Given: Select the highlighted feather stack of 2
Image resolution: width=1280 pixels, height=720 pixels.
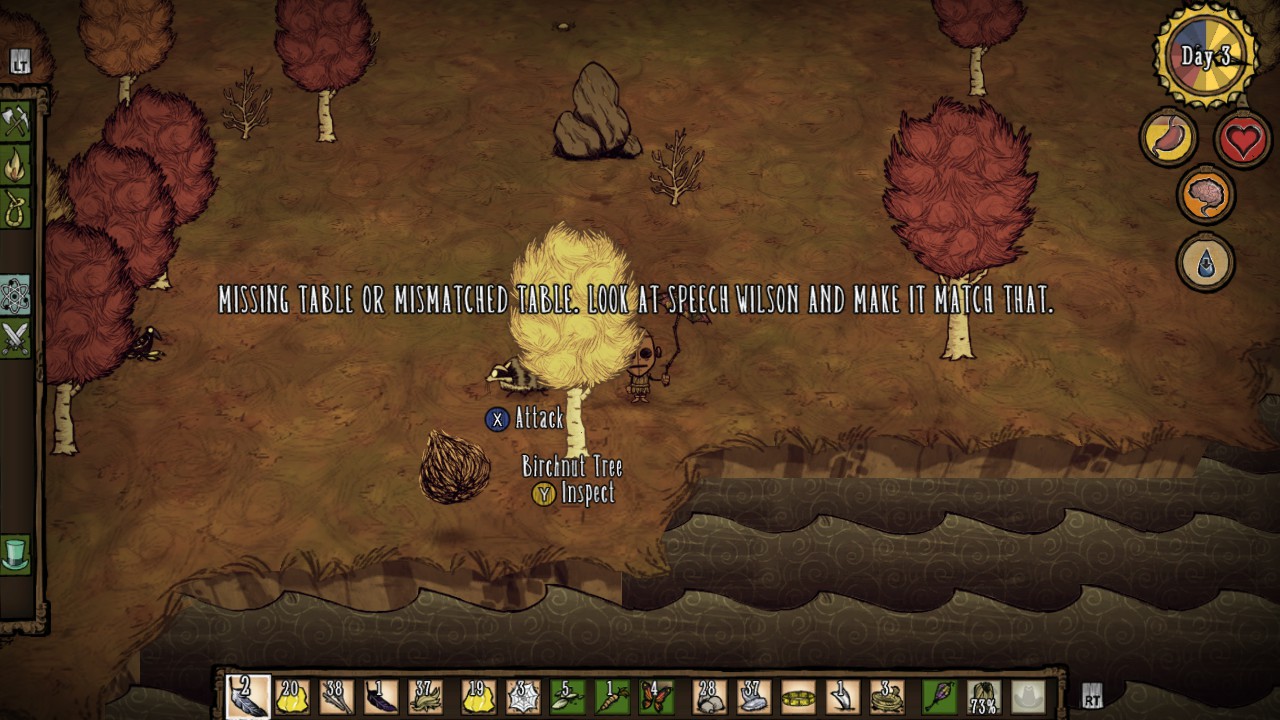Looking at the screenshot, I should coord(246,696).
